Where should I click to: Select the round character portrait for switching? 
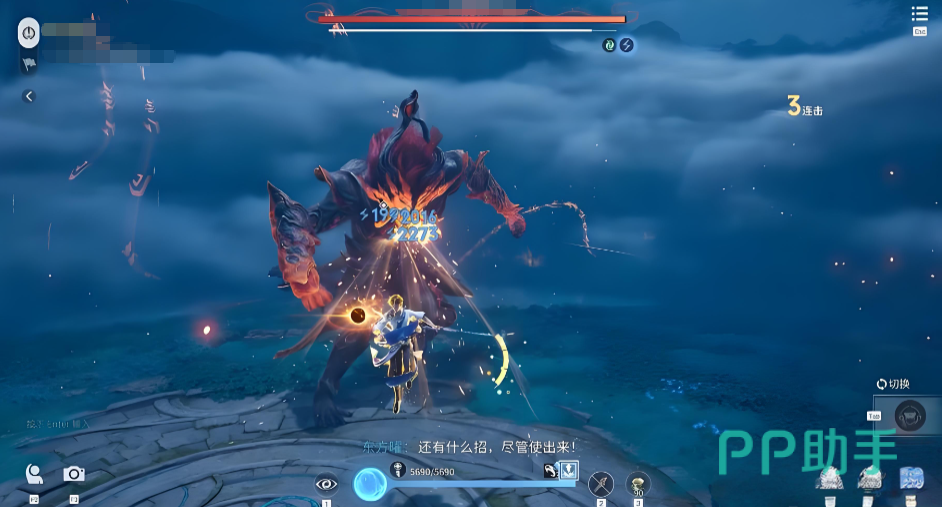909,415
